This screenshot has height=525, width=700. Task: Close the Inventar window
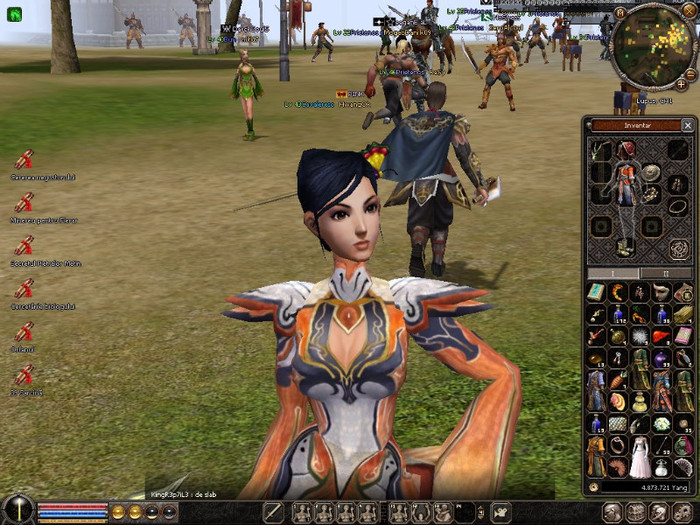pos(687,125)
